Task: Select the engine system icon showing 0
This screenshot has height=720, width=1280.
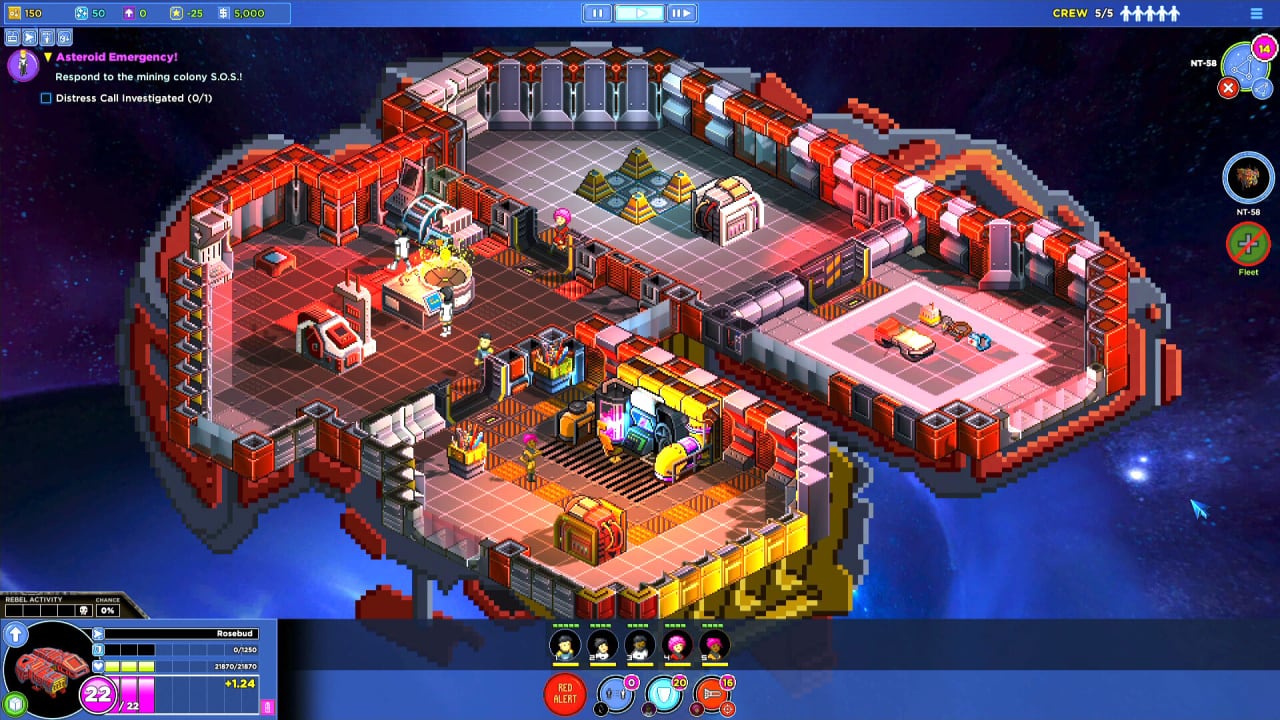Action: pyautogui.click(x=616, y=695)
